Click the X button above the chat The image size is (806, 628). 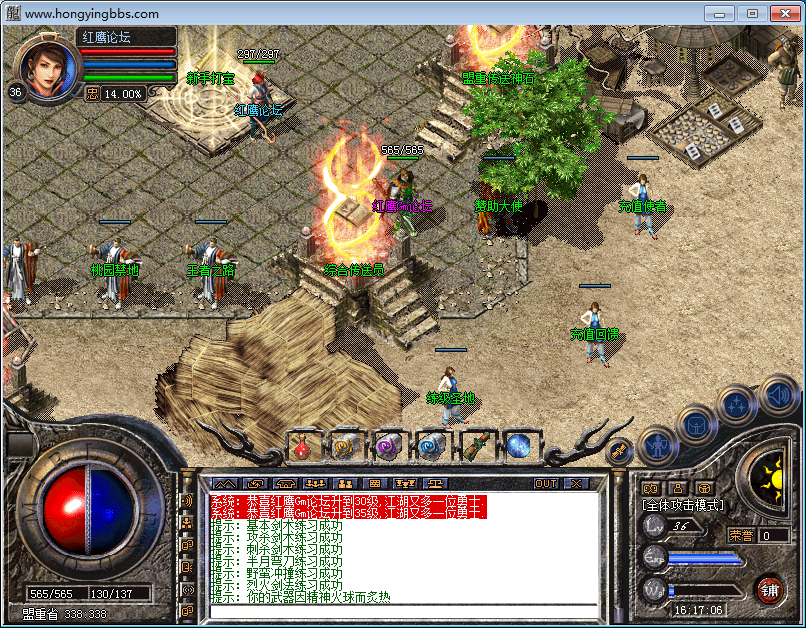pyautogui.click(x=575, y=483)
